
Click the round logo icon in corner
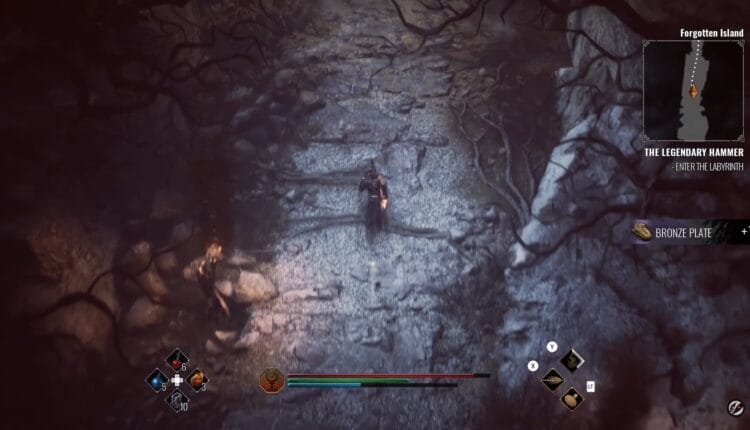[x=734, y=410]
